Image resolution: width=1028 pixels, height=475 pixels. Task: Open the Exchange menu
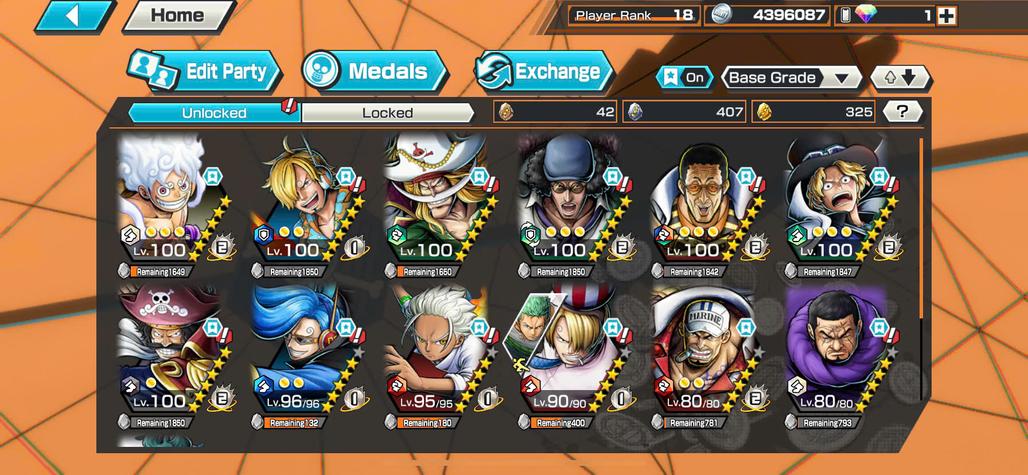pos(543,71)
